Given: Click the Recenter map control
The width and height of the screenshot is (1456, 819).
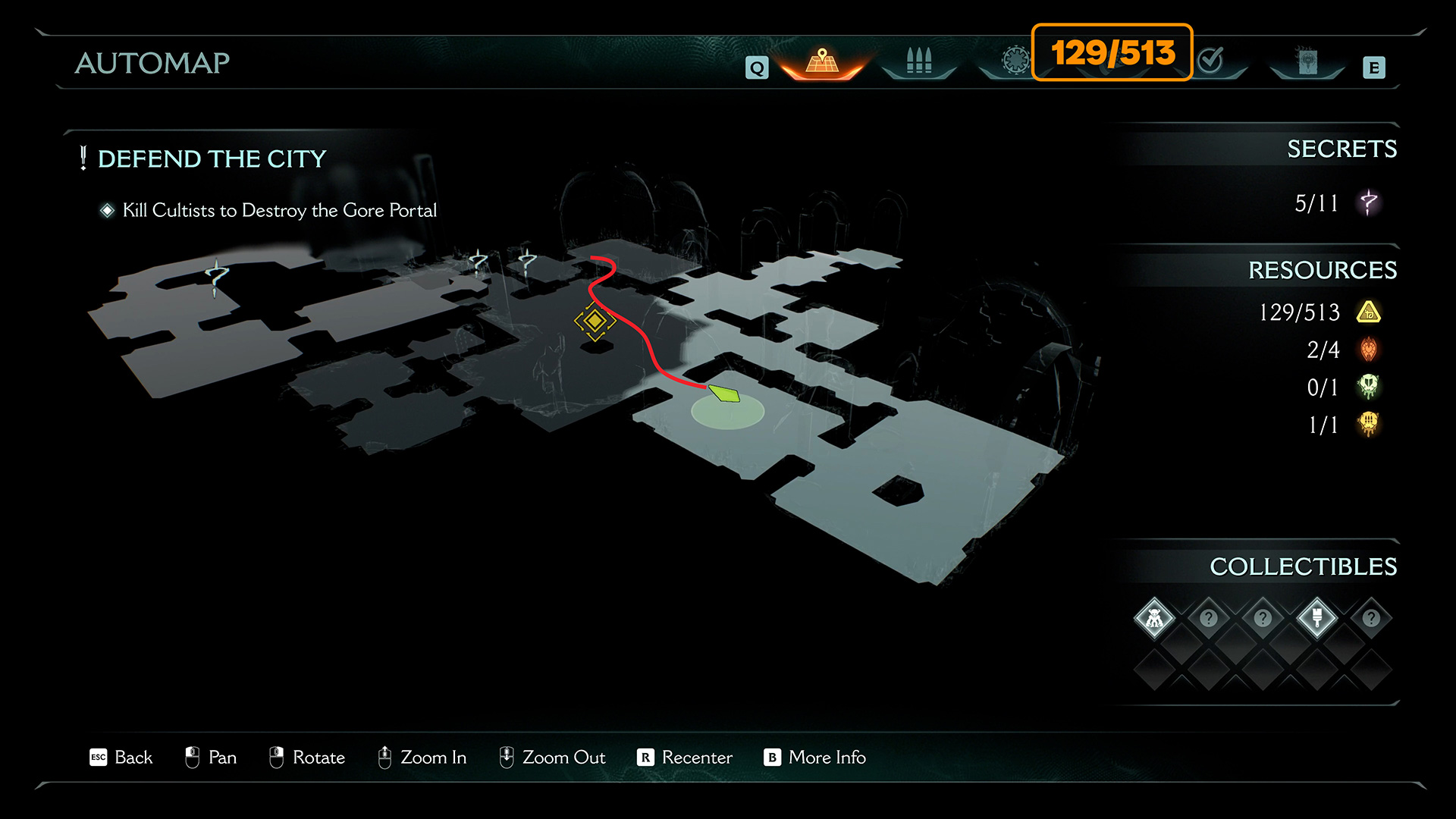Looking at the screenshot, I should coord(685,758).
